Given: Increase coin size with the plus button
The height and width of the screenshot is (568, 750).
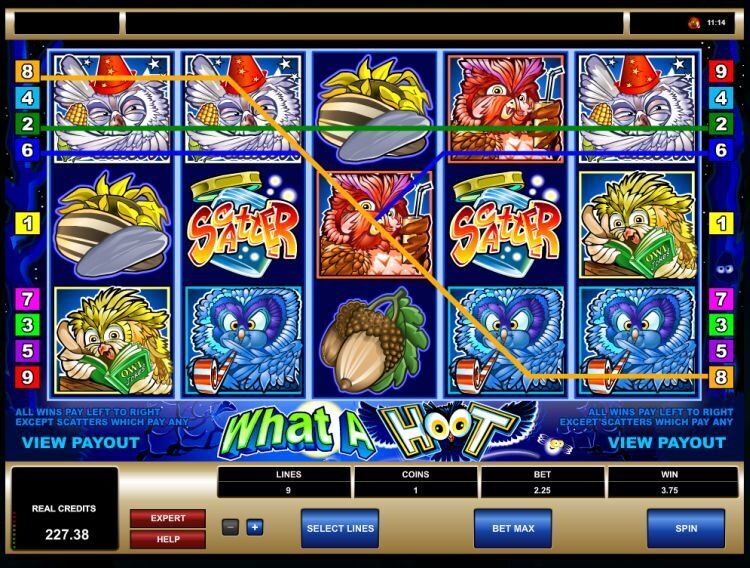Looking at the screenshot, I should pos(254,527).
